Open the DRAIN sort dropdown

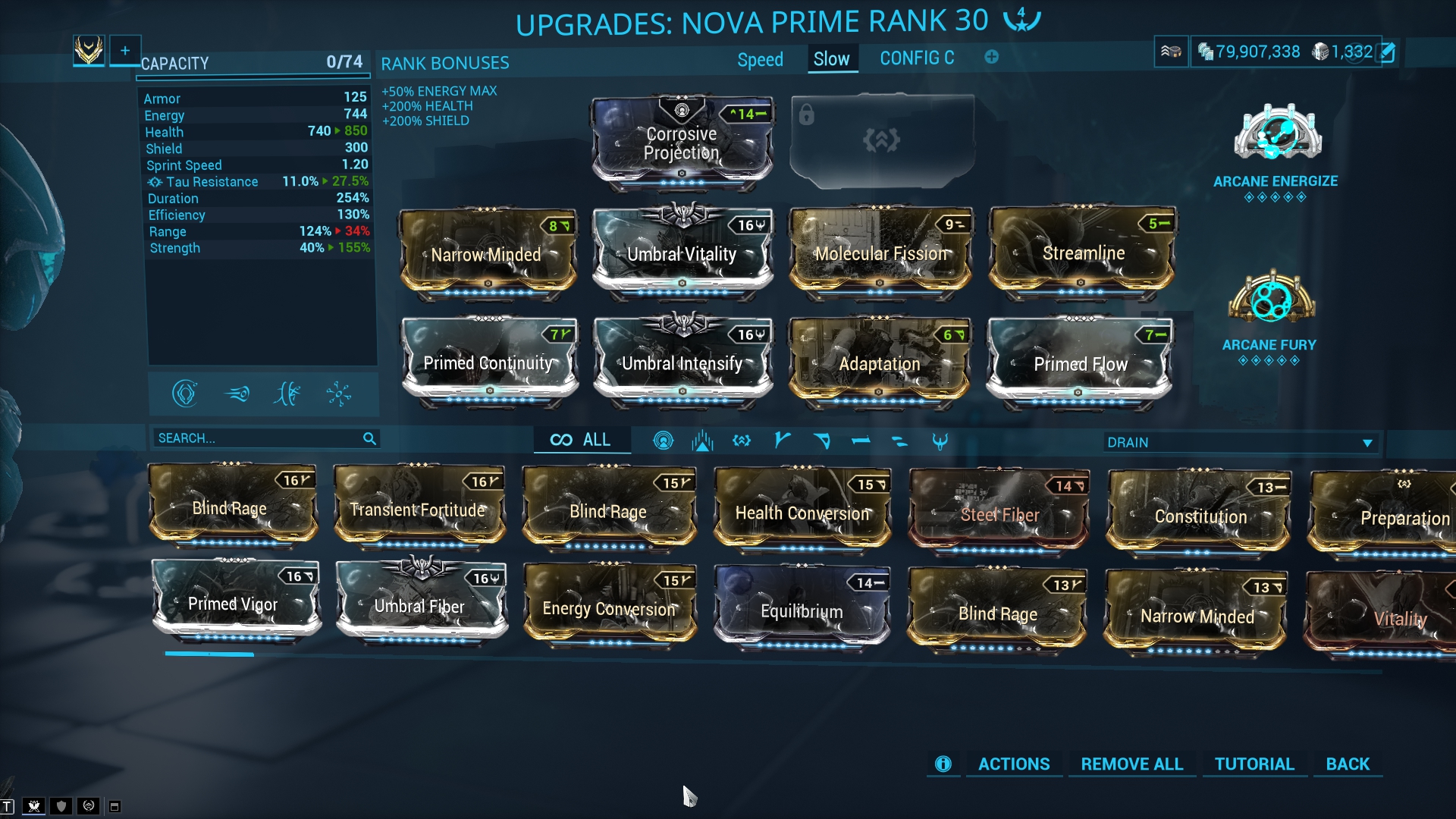[x=1240, y=442]
